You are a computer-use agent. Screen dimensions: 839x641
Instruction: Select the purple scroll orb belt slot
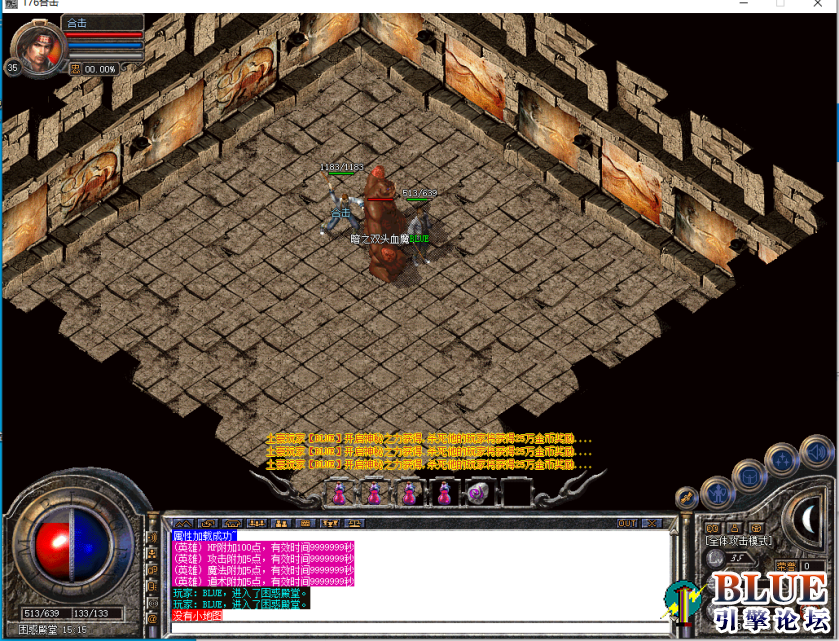[x=479, y=492]
